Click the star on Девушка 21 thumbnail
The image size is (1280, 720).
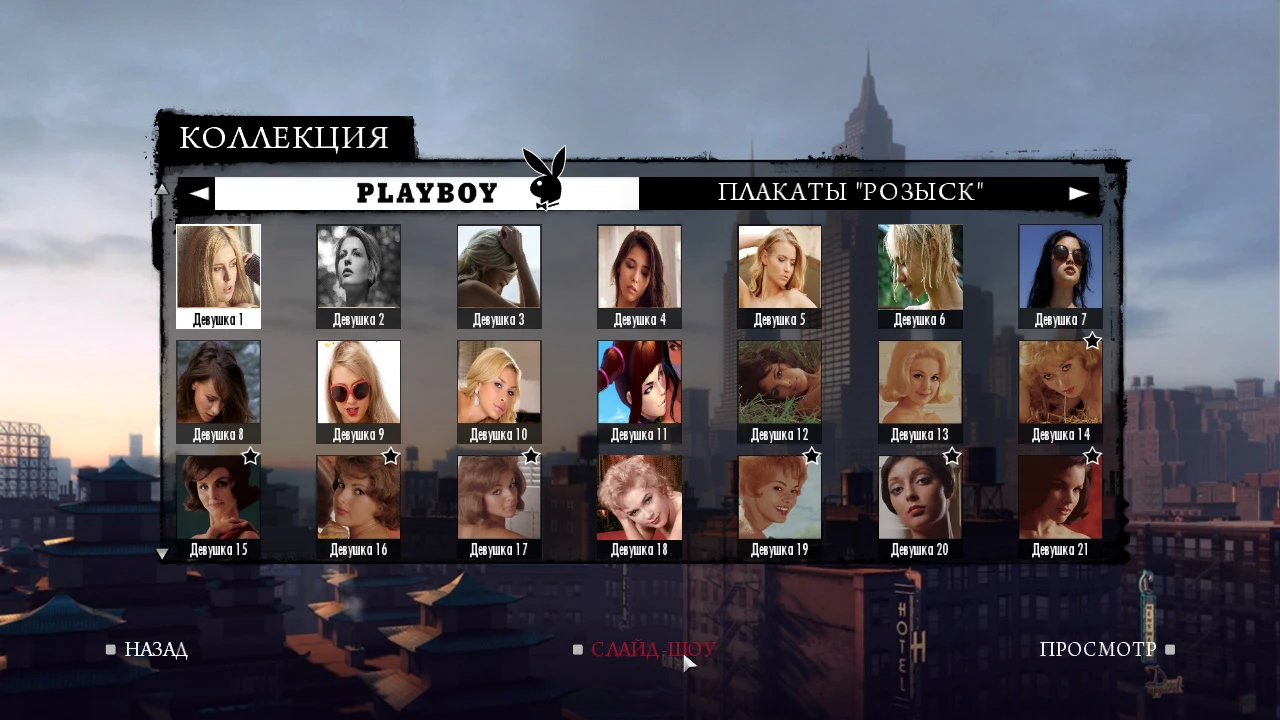(x=1092, y=457)
